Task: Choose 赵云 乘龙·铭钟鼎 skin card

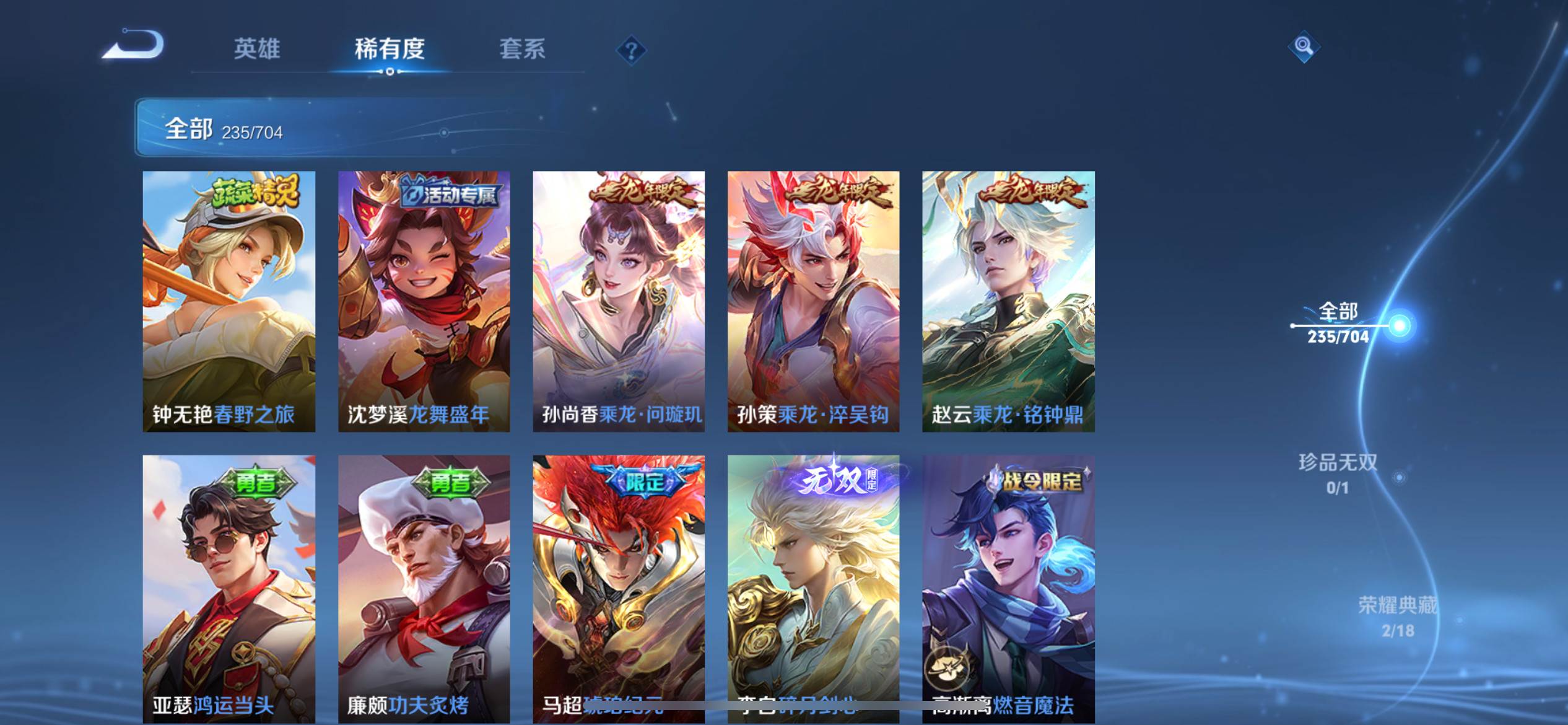Action: [1008, 301]
